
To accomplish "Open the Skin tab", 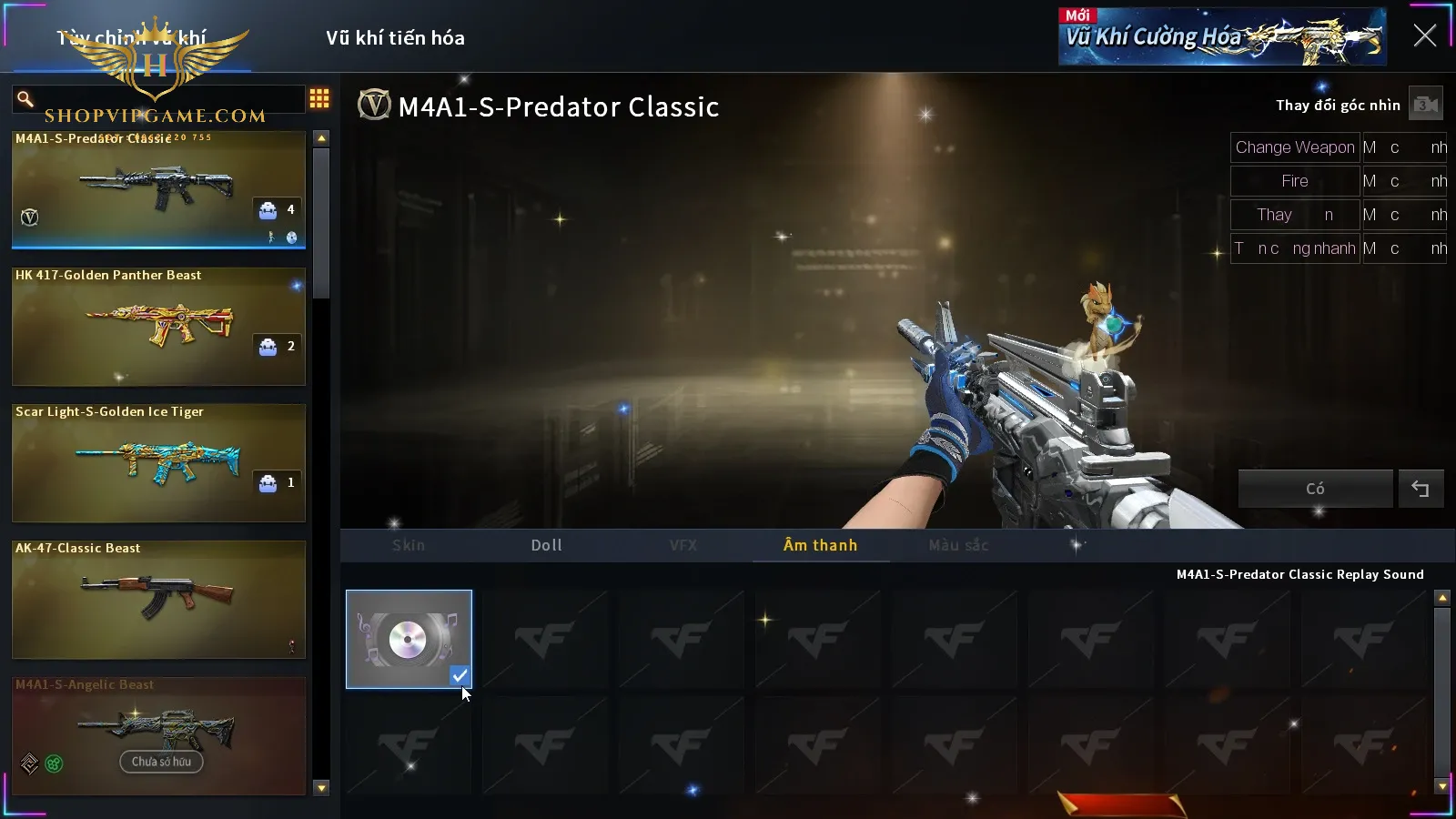I will pyautogui.click(x=409, y=545).
